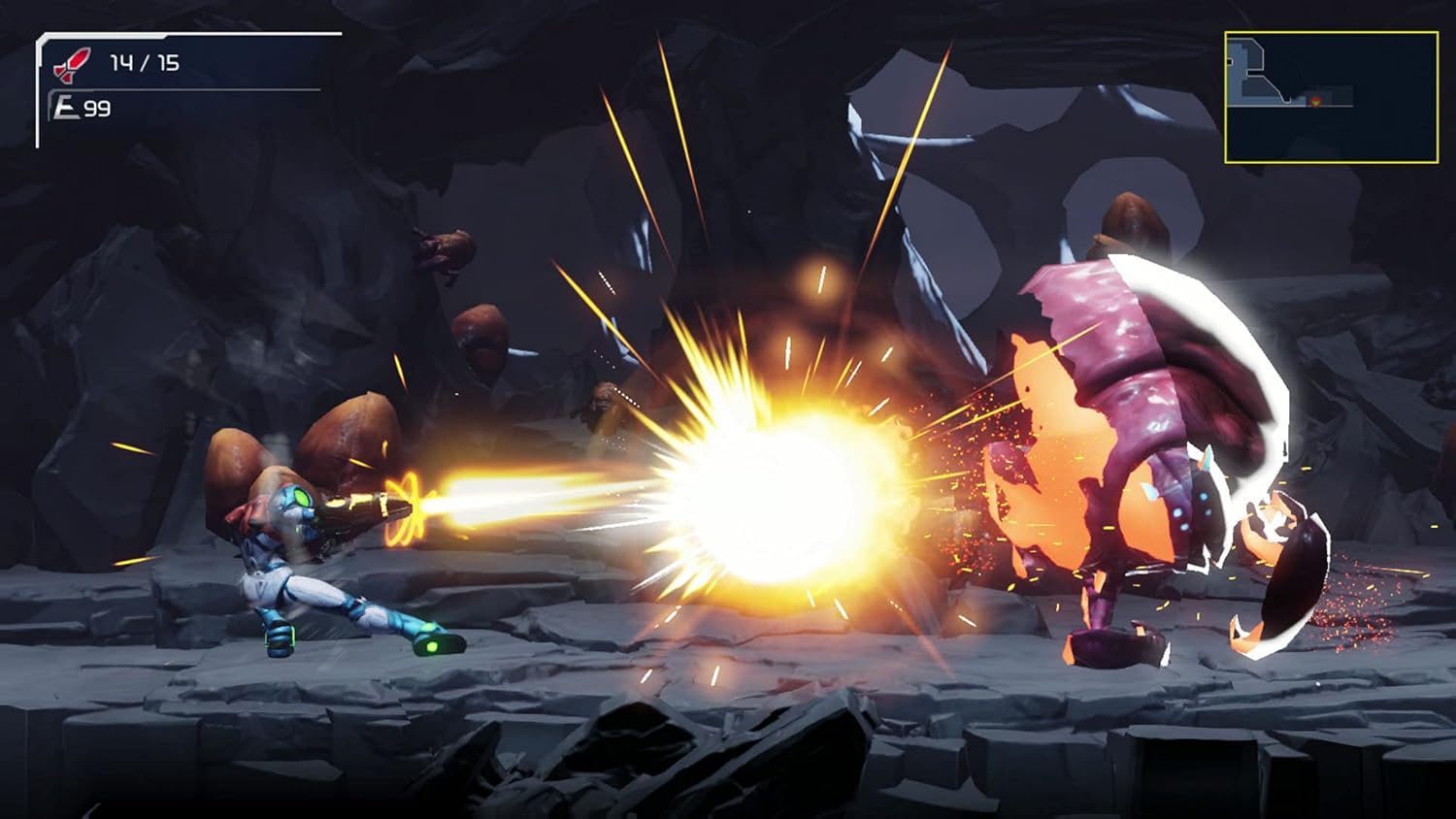Click Samus's player marker on the minimap
Screen dimensions: 1456x819
[1315, 103]
